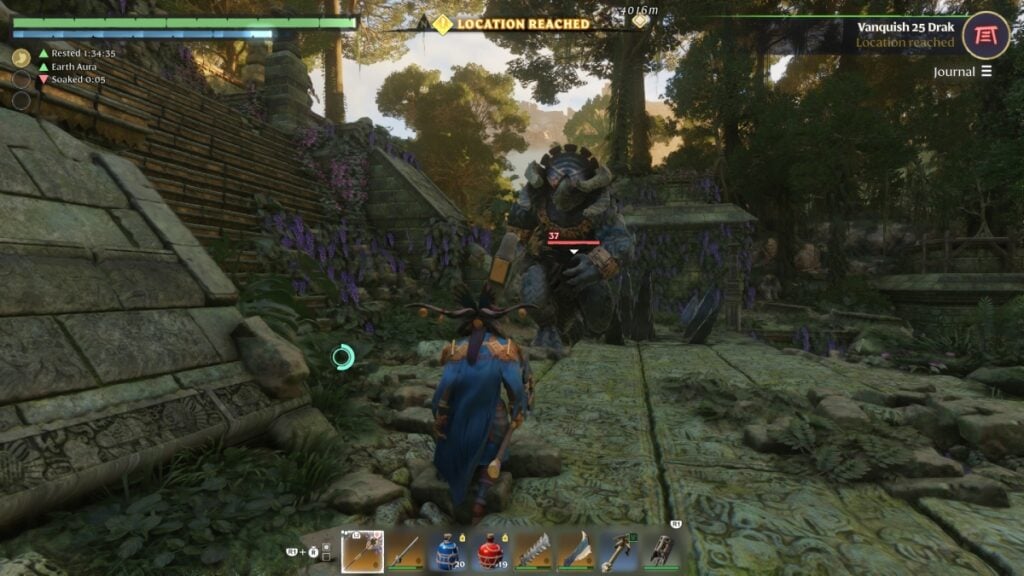Screen dimensions: 1024x576
Task: Equip the spear in the hotbar
Action: coord(404,551)
